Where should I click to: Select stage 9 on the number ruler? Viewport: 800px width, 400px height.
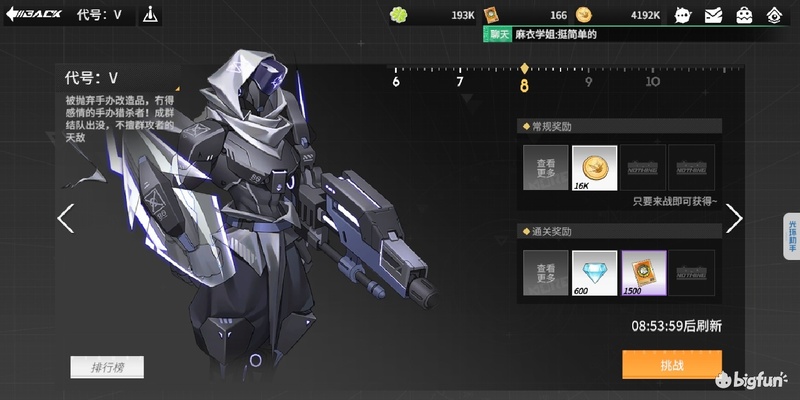[x=588, y=82]
